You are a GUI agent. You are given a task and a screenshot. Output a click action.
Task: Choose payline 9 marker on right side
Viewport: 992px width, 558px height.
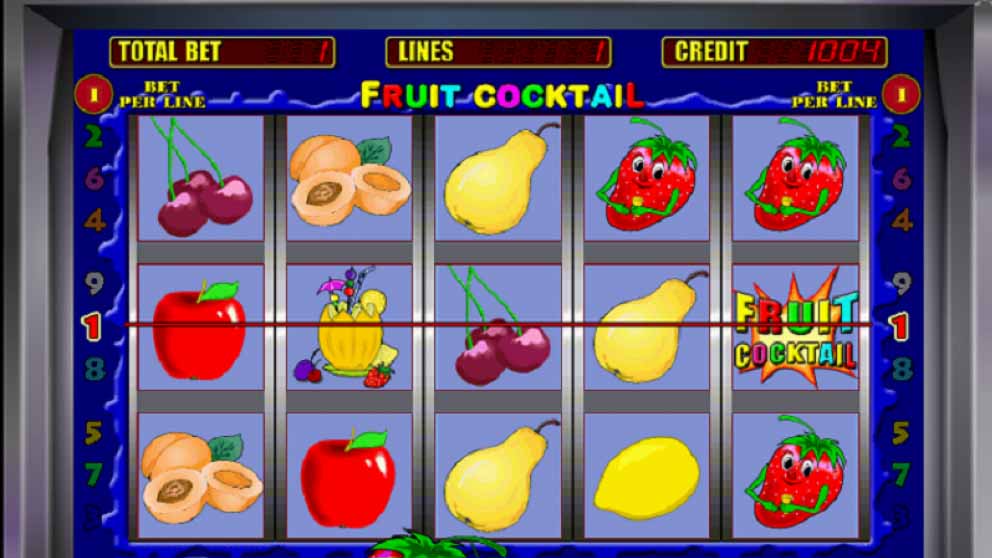tap(902, 284)
